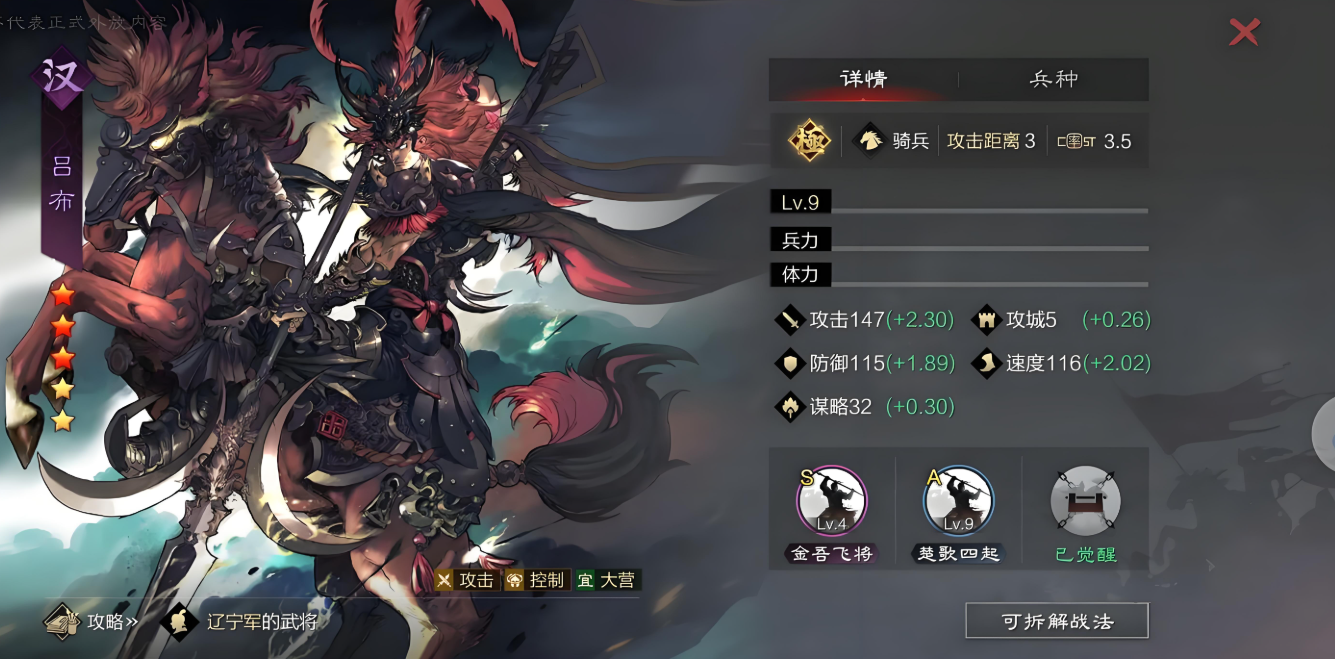Select the 攻击 tag label
The height and width of the screenshot is (659, 1335).
point(467,580)
